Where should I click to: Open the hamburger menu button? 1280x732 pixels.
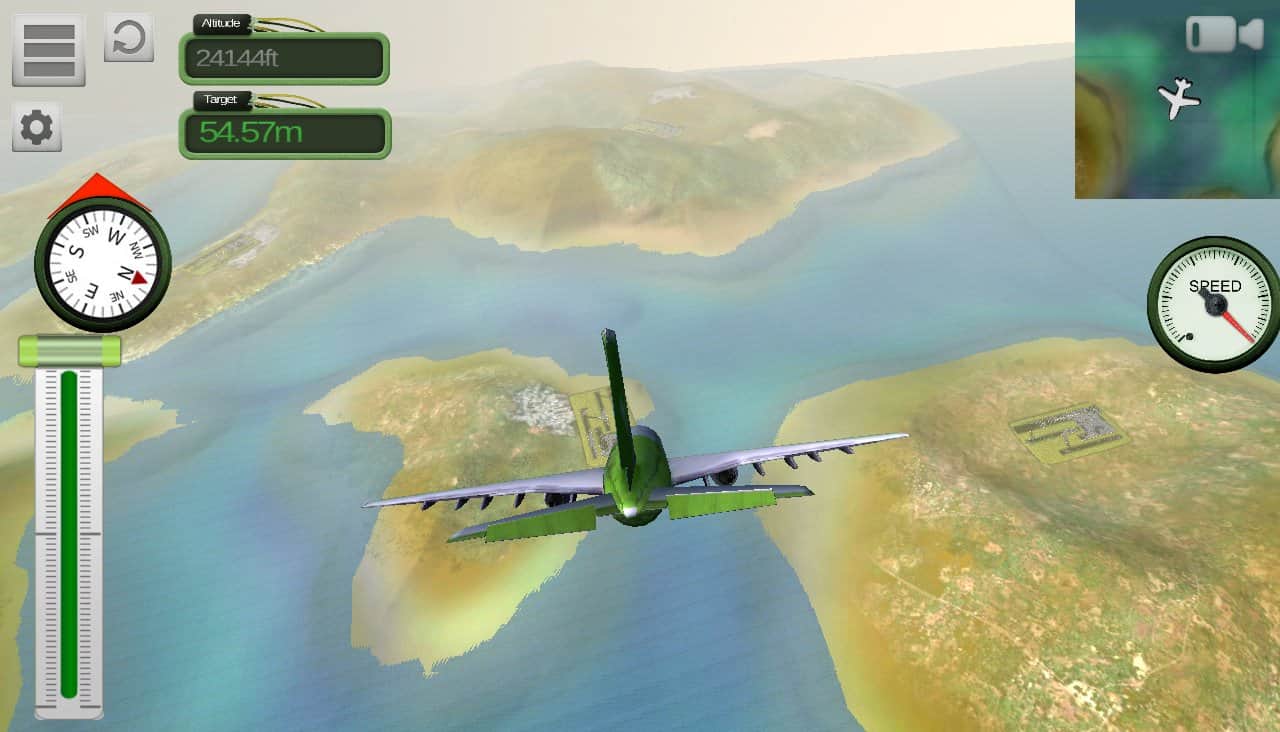pyautogui.click(x=48, y=49)
